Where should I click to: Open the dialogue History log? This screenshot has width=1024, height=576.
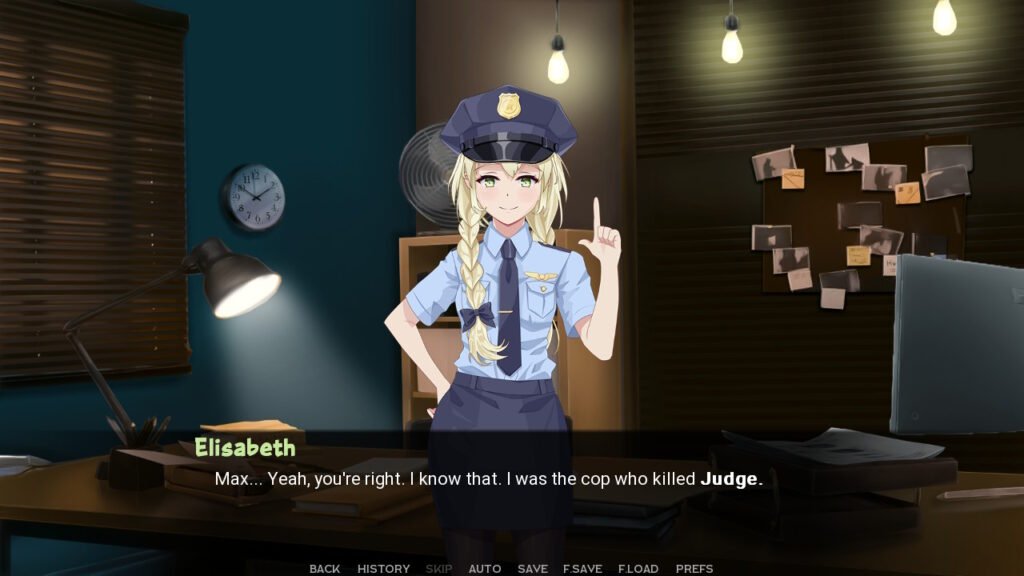click(383, 568)
